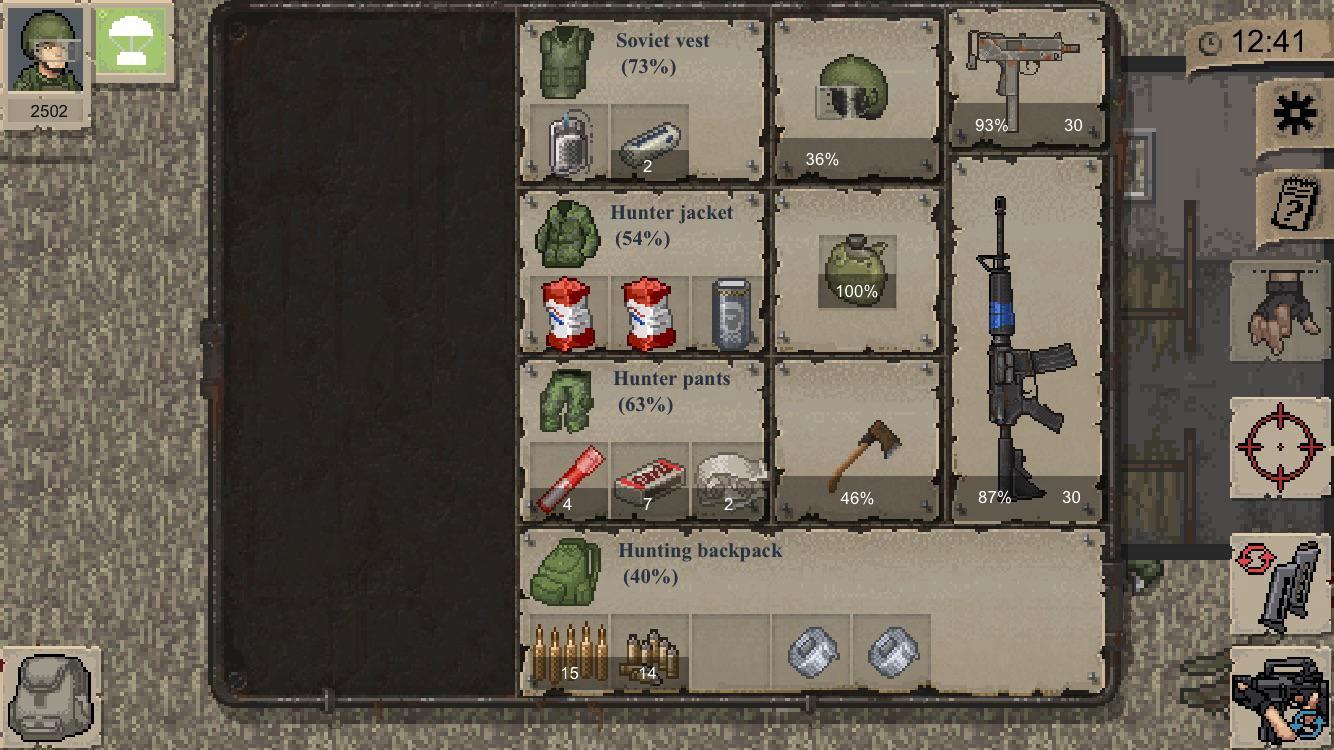Tap the magazine reload button
This screenshot has height=750, width=1334.
[1280, 586]
